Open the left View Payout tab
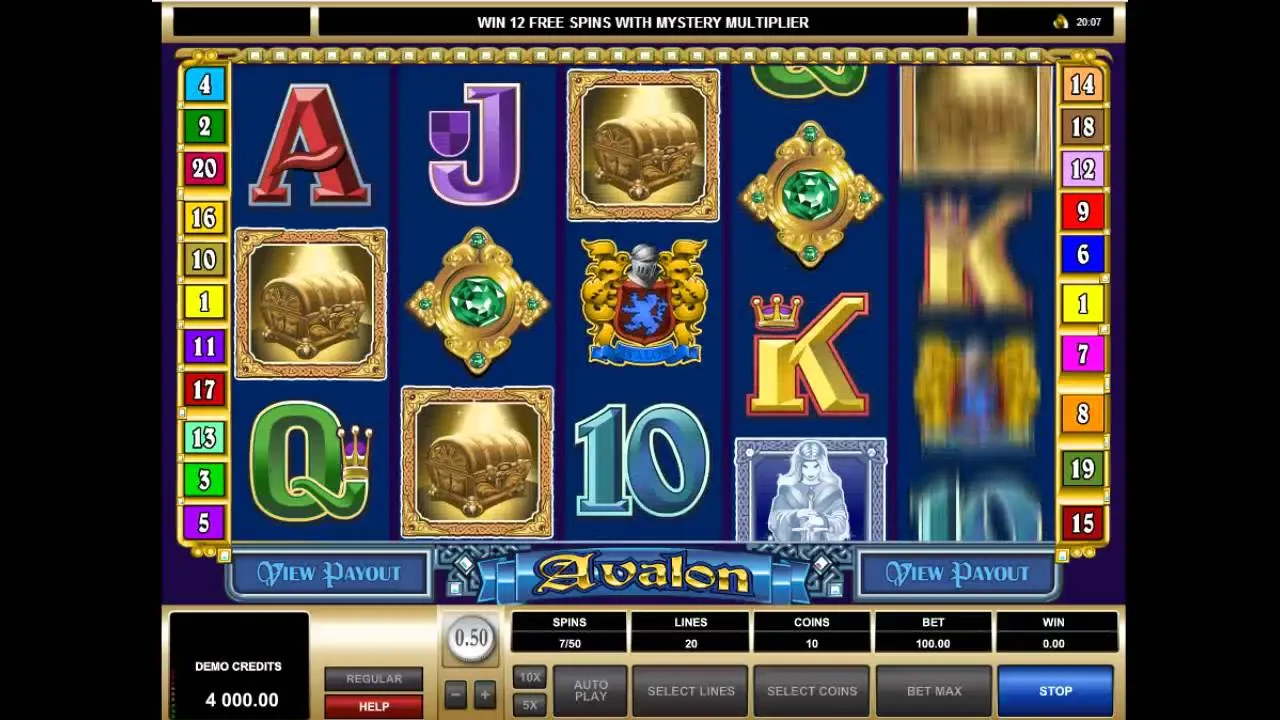Image resolution: width=1280 pixels, height=720 pixels. pos(329,572)
